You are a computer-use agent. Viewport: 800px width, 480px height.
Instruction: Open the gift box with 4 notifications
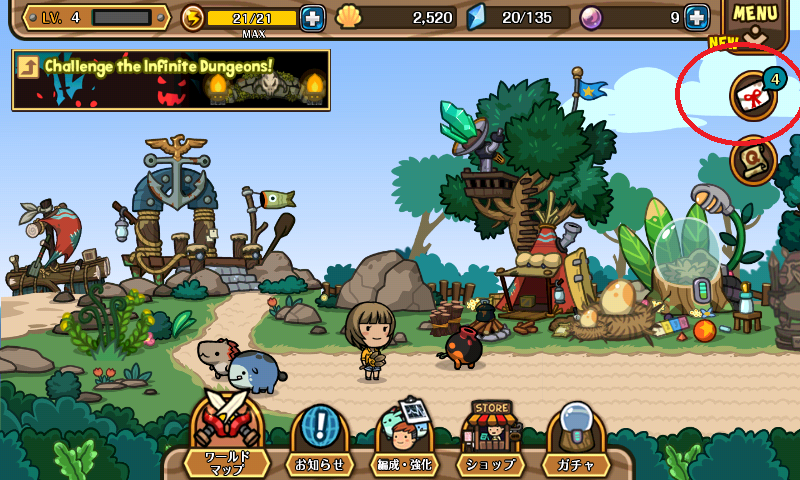pos(753,95)
